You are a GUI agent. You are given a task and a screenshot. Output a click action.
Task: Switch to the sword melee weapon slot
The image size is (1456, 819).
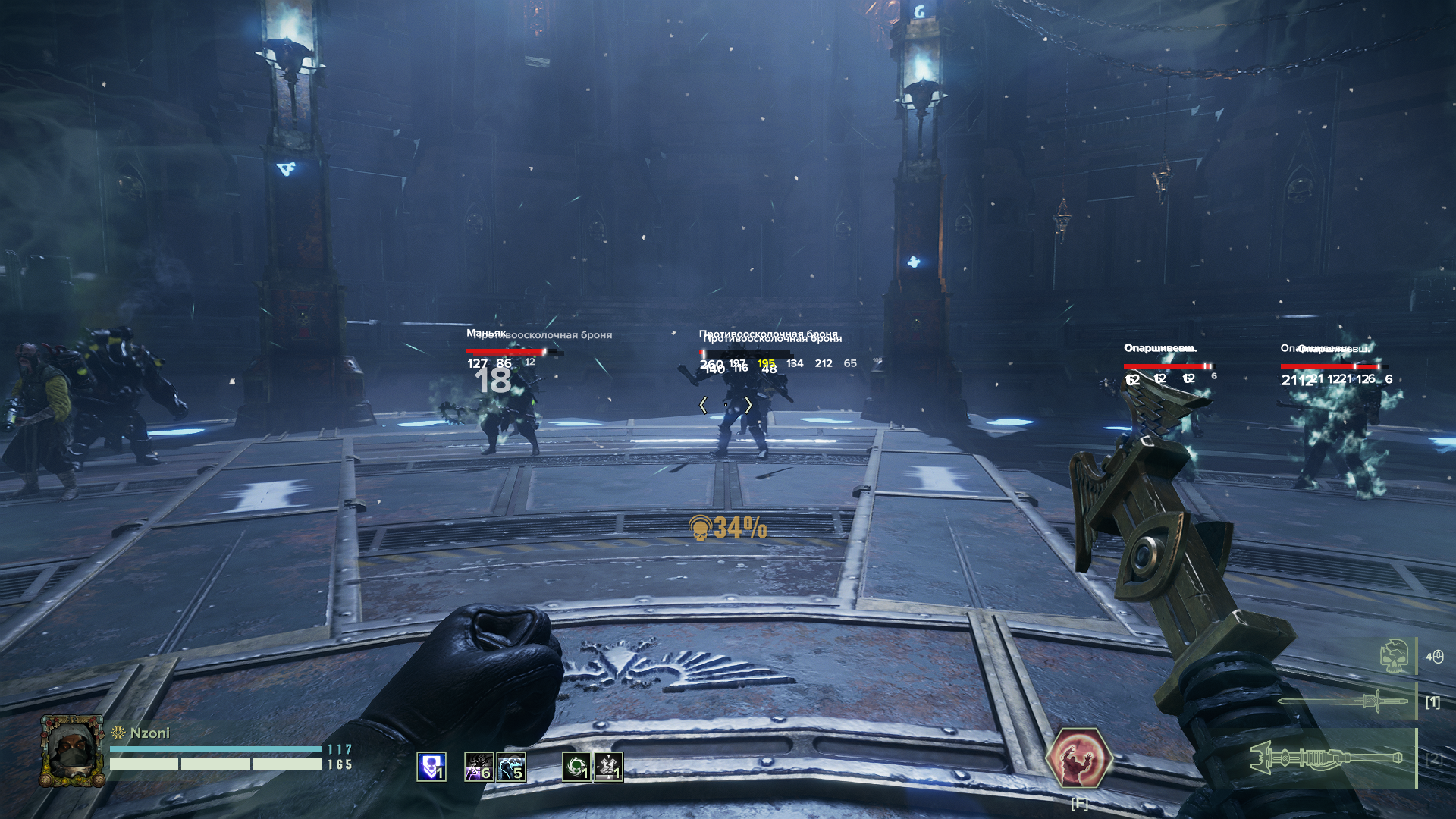tap(1342, 701)
